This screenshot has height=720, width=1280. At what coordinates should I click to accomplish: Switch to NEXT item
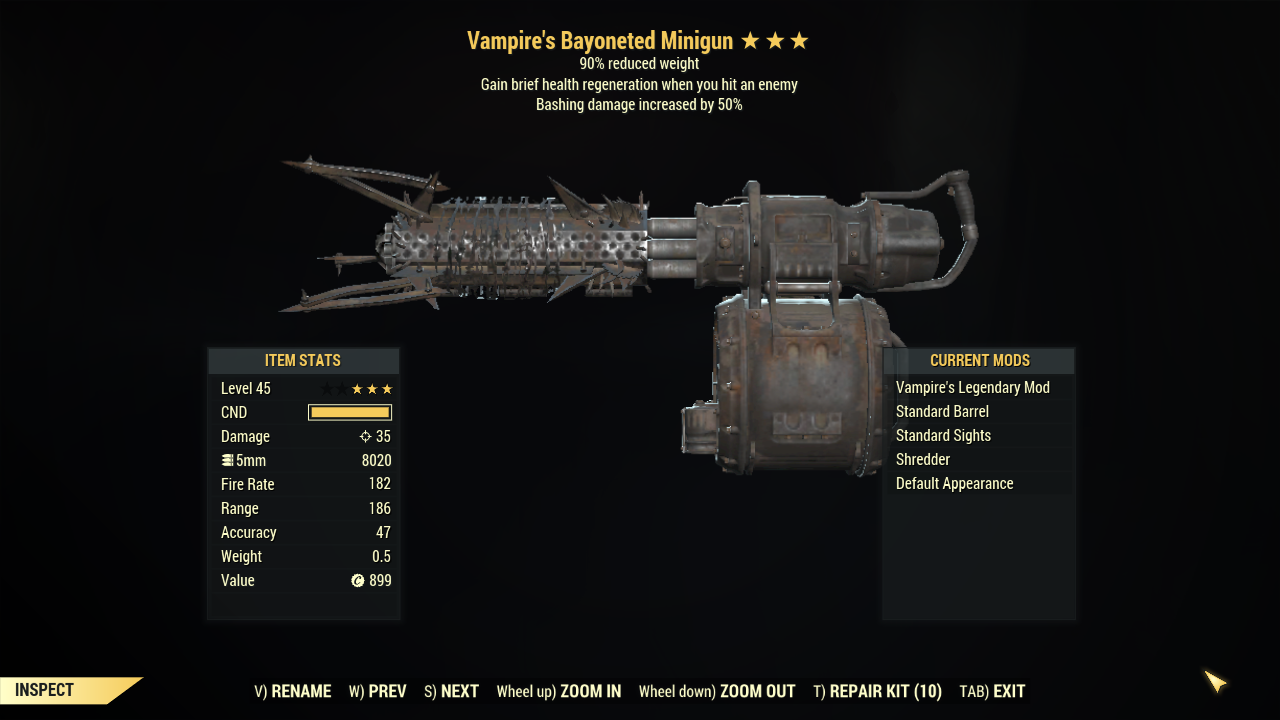pos(450,690)
